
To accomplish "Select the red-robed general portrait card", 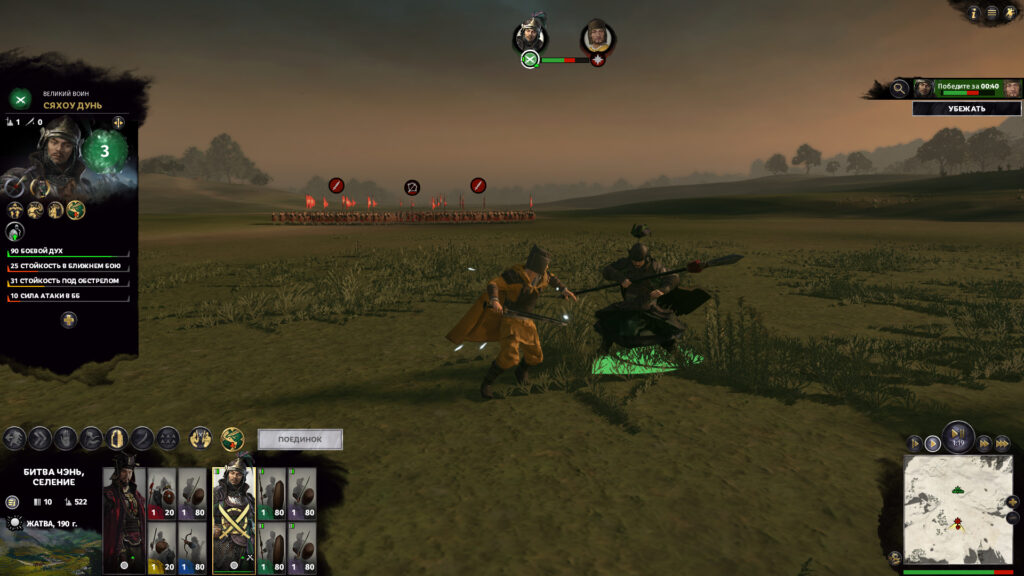I will (x=125, y=520).
